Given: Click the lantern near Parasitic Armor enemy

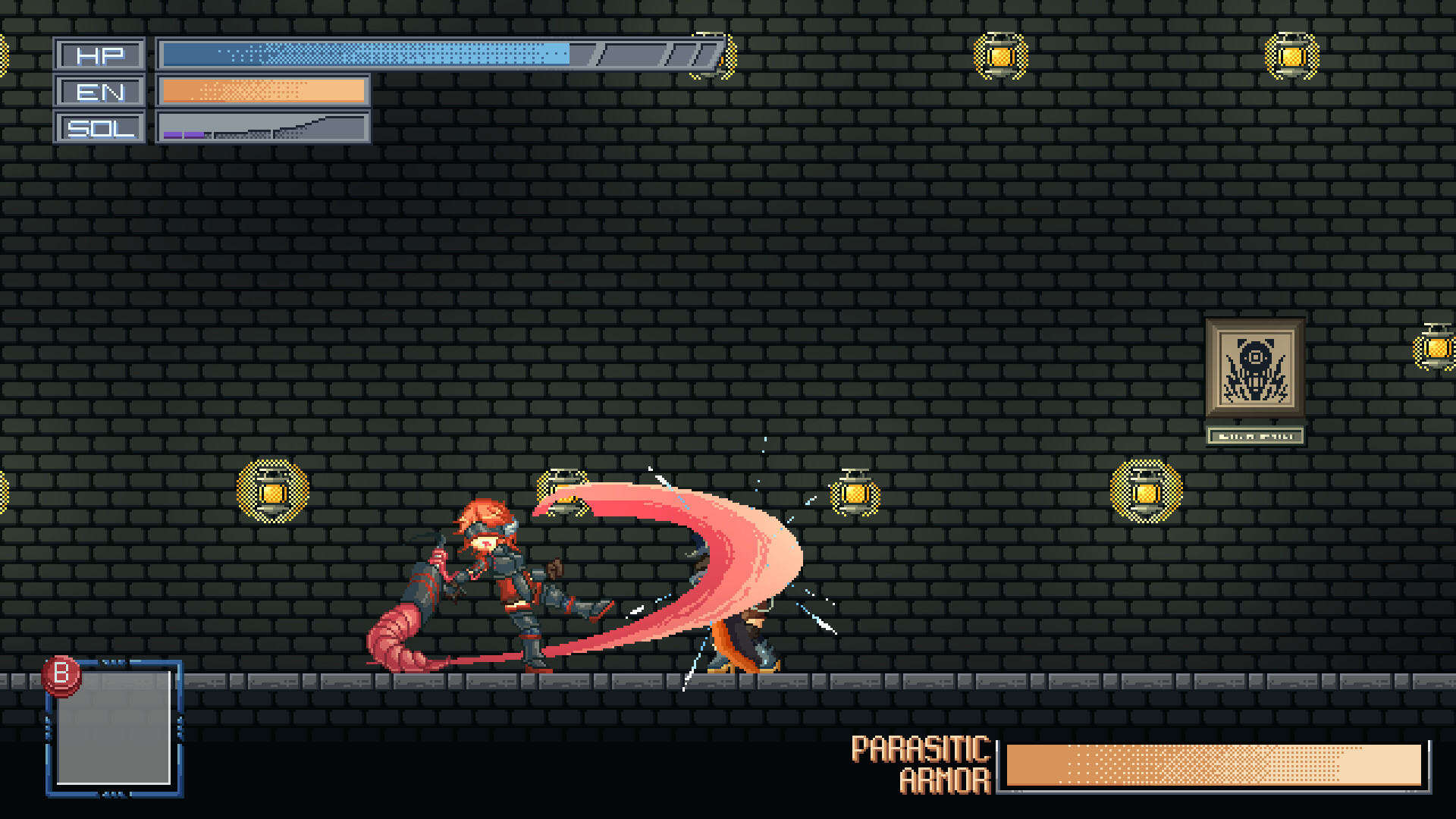Looking at the screenshot, I should tap(857, 493).
